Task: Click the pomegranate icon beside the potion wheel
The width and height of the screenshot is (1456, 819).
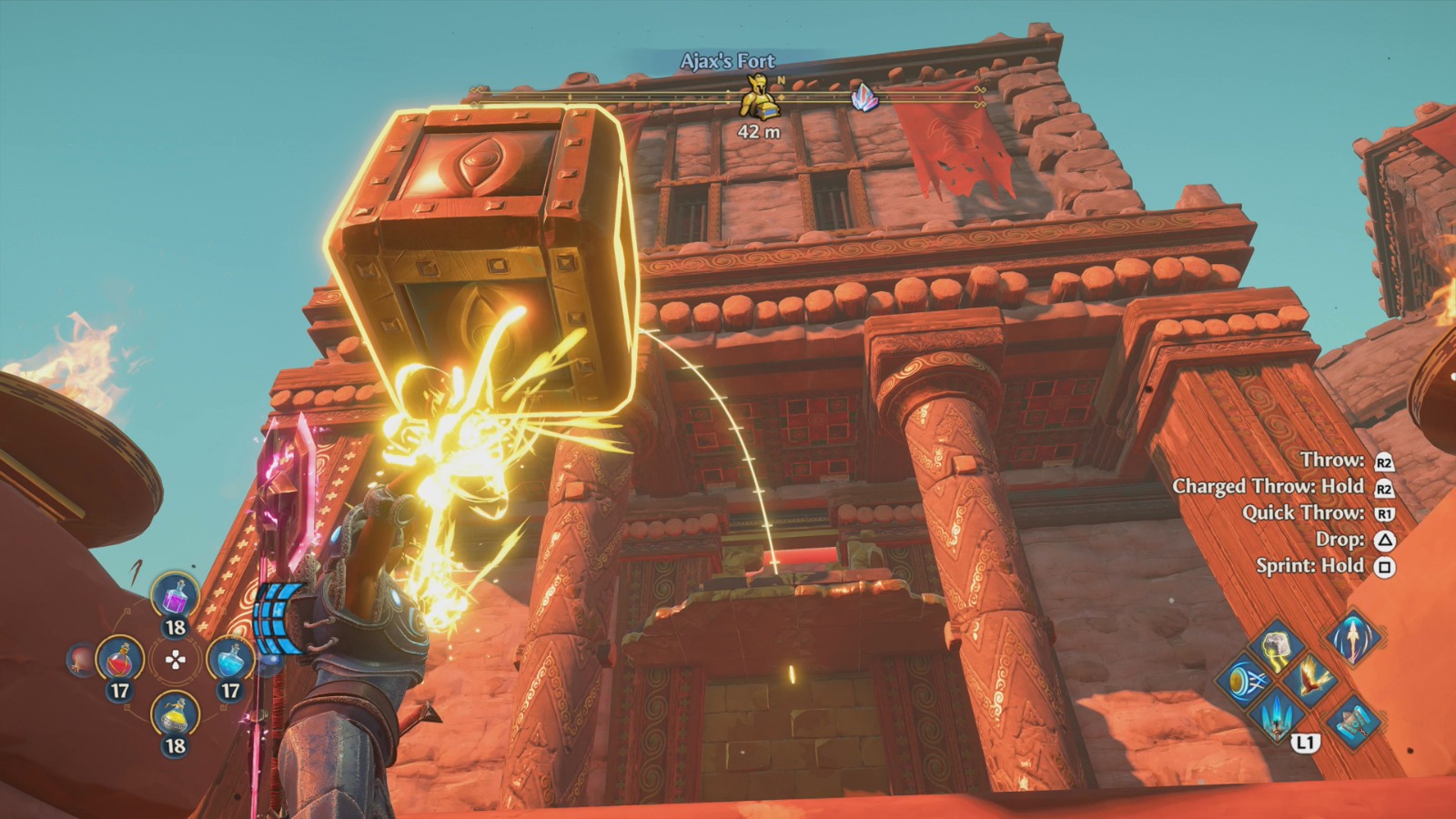Action: 81,661
